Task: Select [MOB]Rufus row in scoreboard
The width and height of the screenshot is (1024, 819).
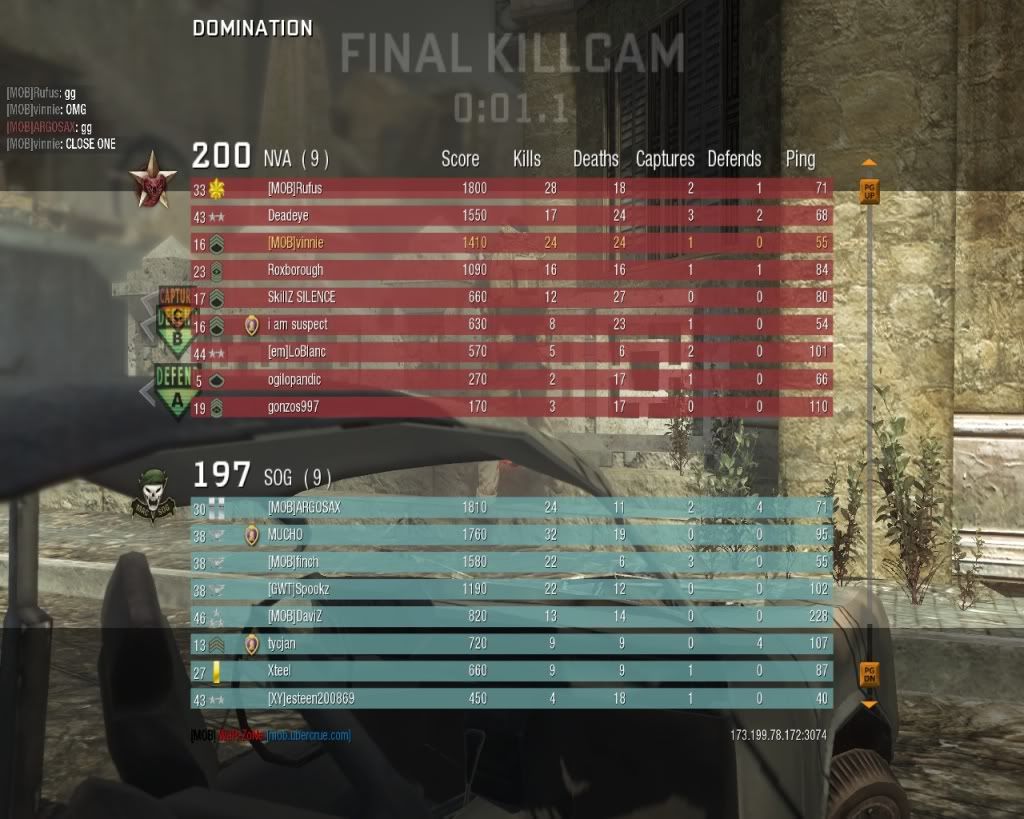Action: tap(511, 188)
